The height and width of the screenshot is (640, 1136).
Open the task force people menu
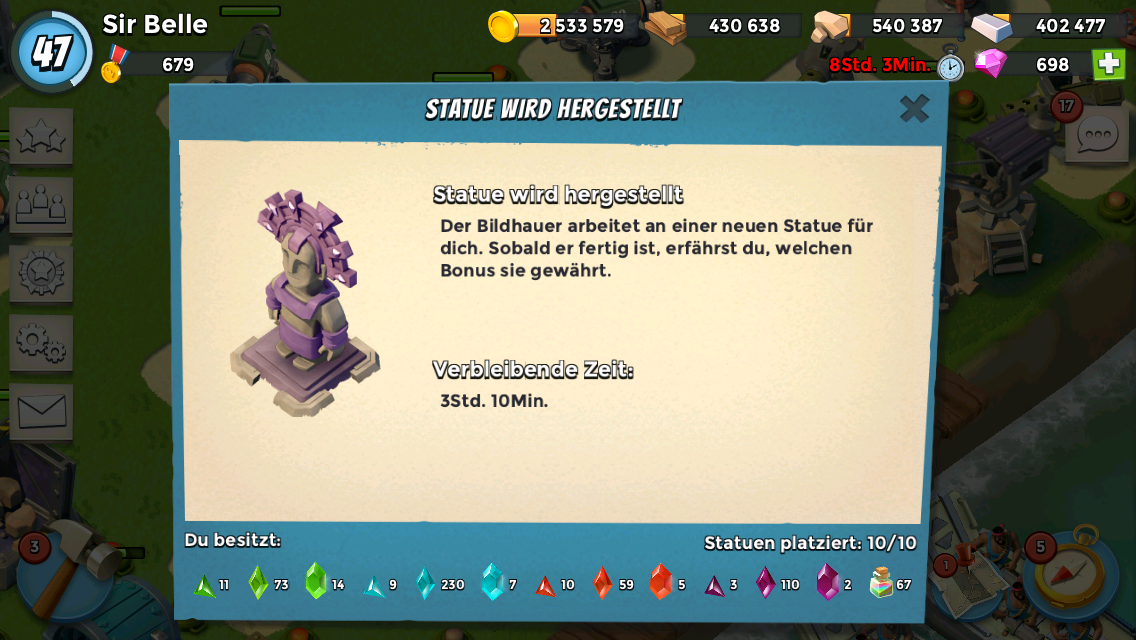tap(41, 206)
